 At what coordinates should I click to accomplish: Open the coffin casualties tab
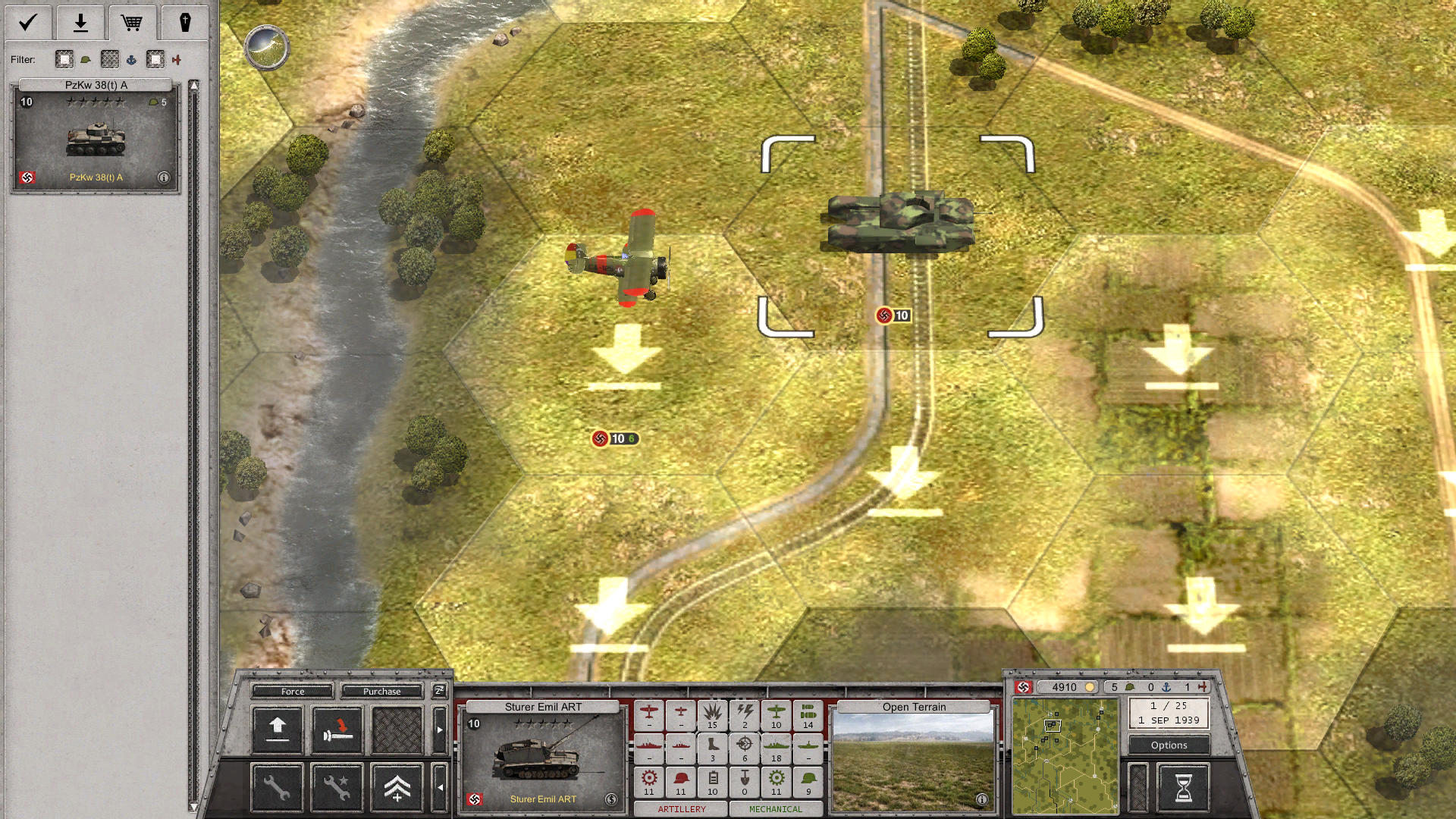pos(184,23)
